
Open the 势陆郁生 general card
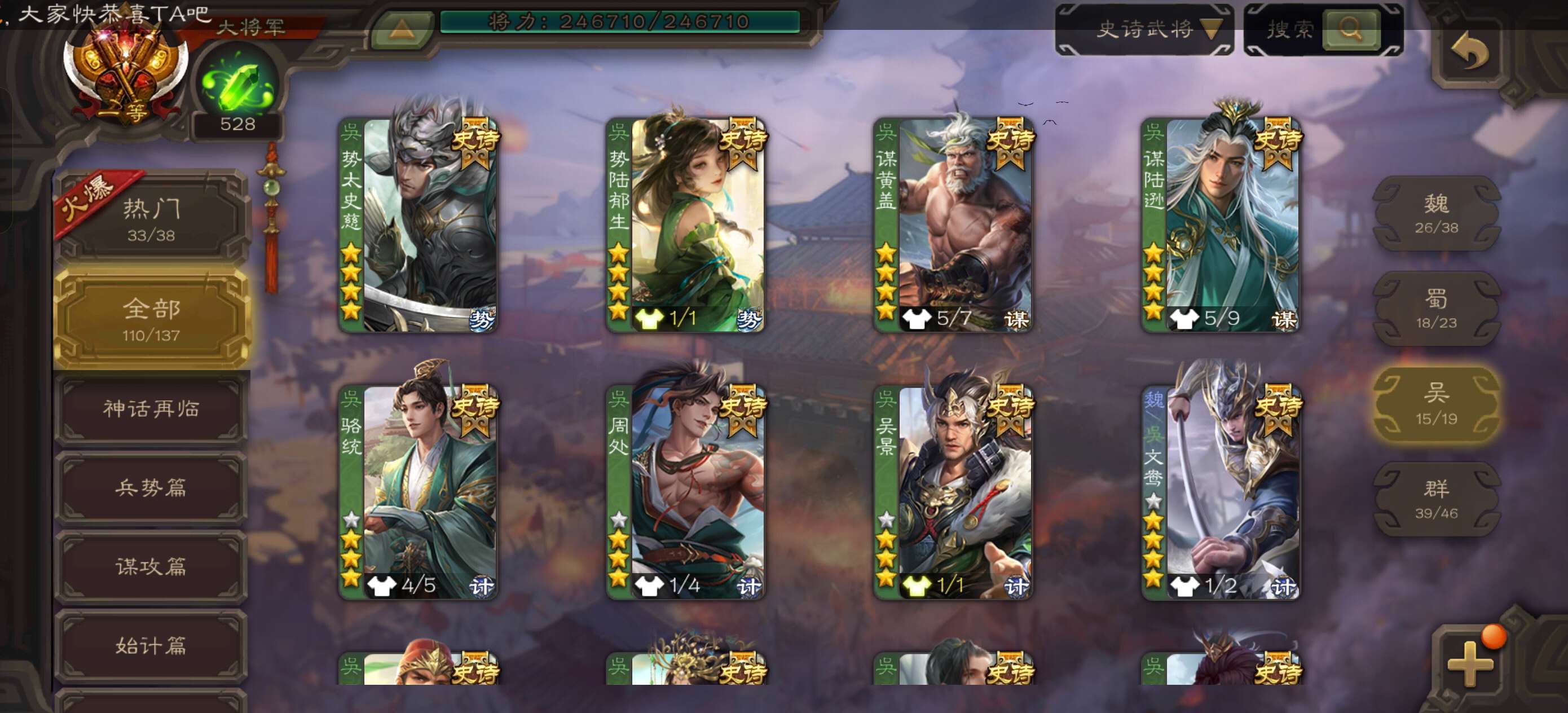click(x=686, y=225)
